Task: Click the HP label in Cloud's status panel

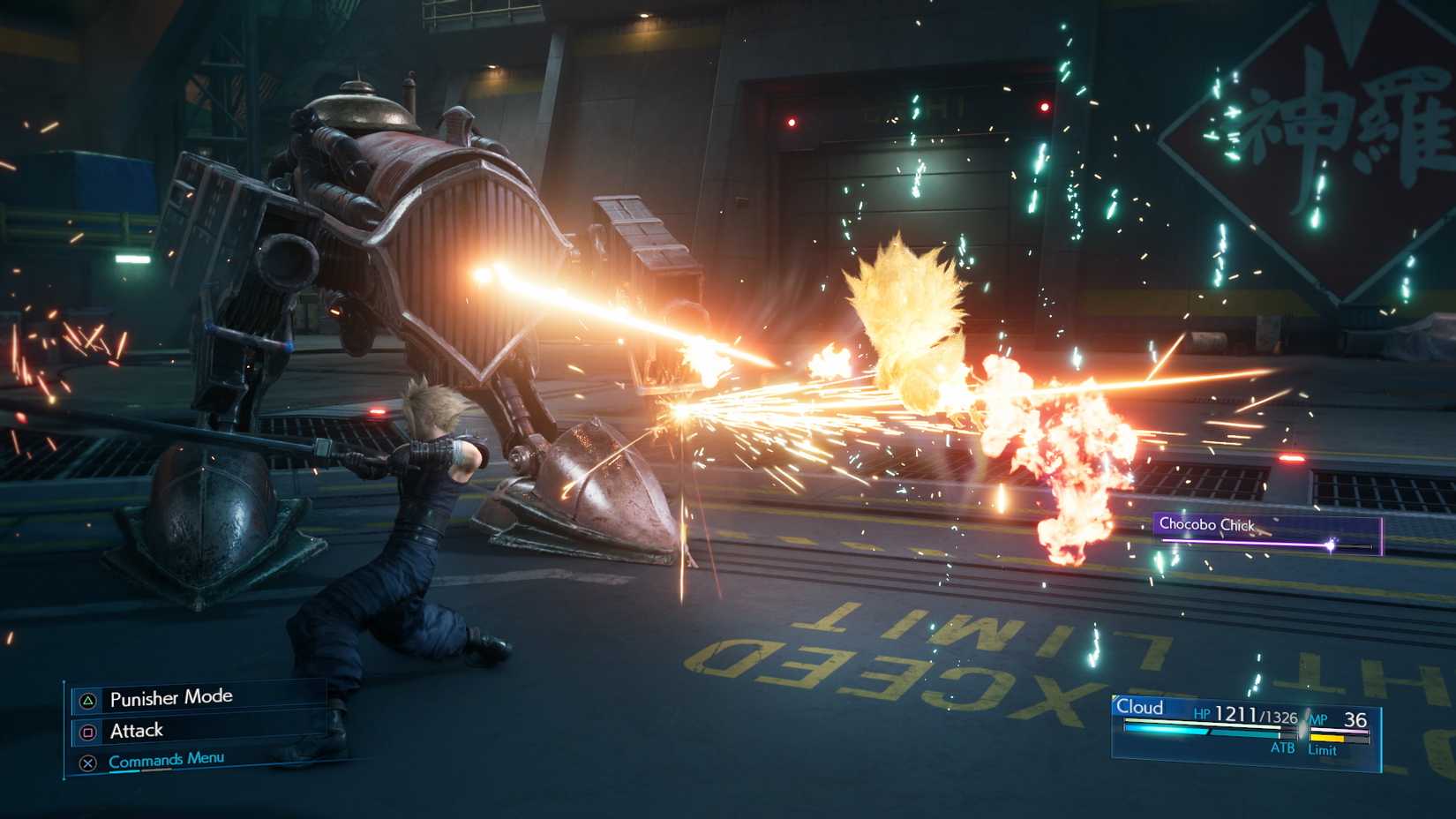Action: [1201, 715]
